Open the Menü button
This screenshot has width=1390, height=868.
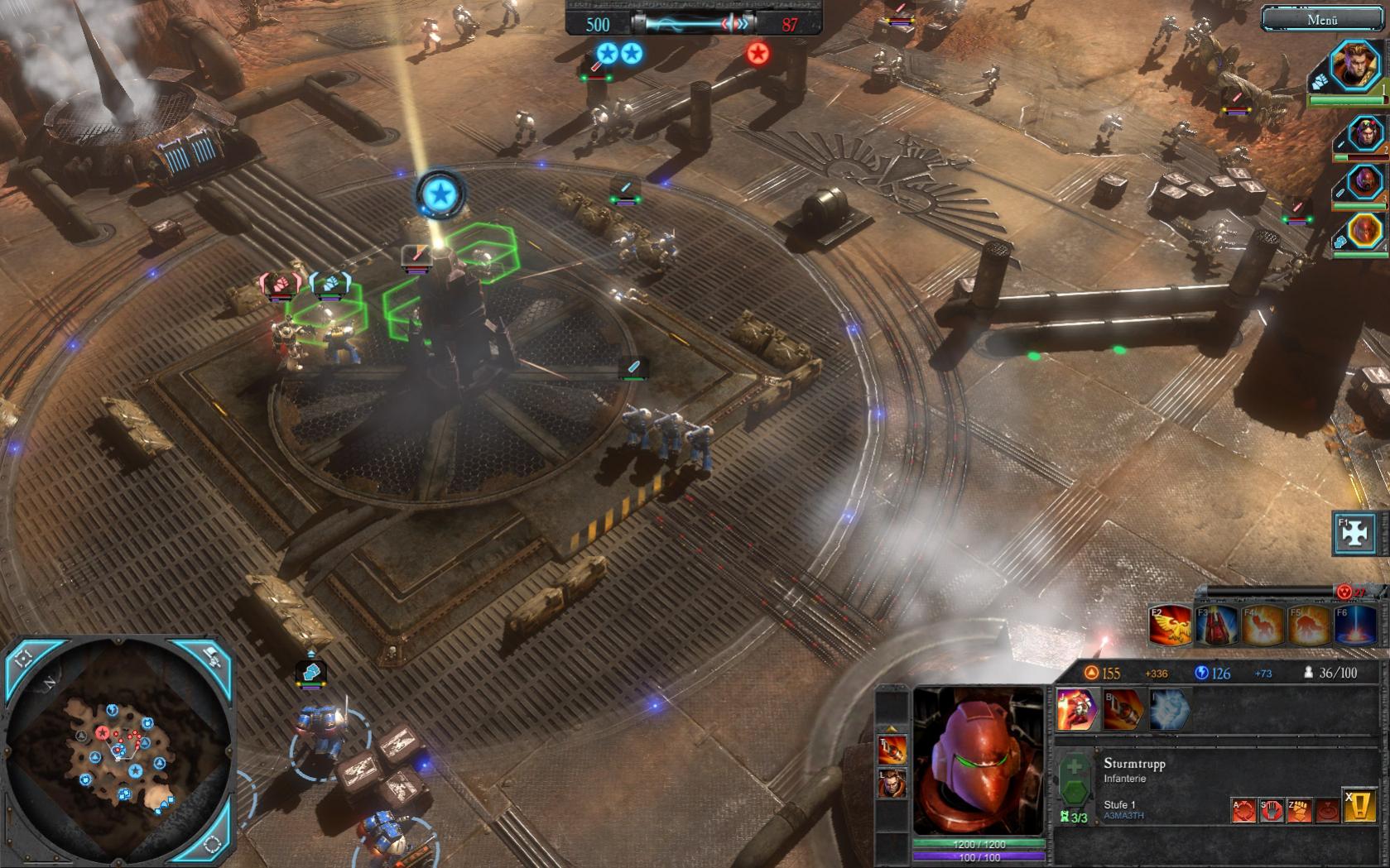click(1322, 19)
